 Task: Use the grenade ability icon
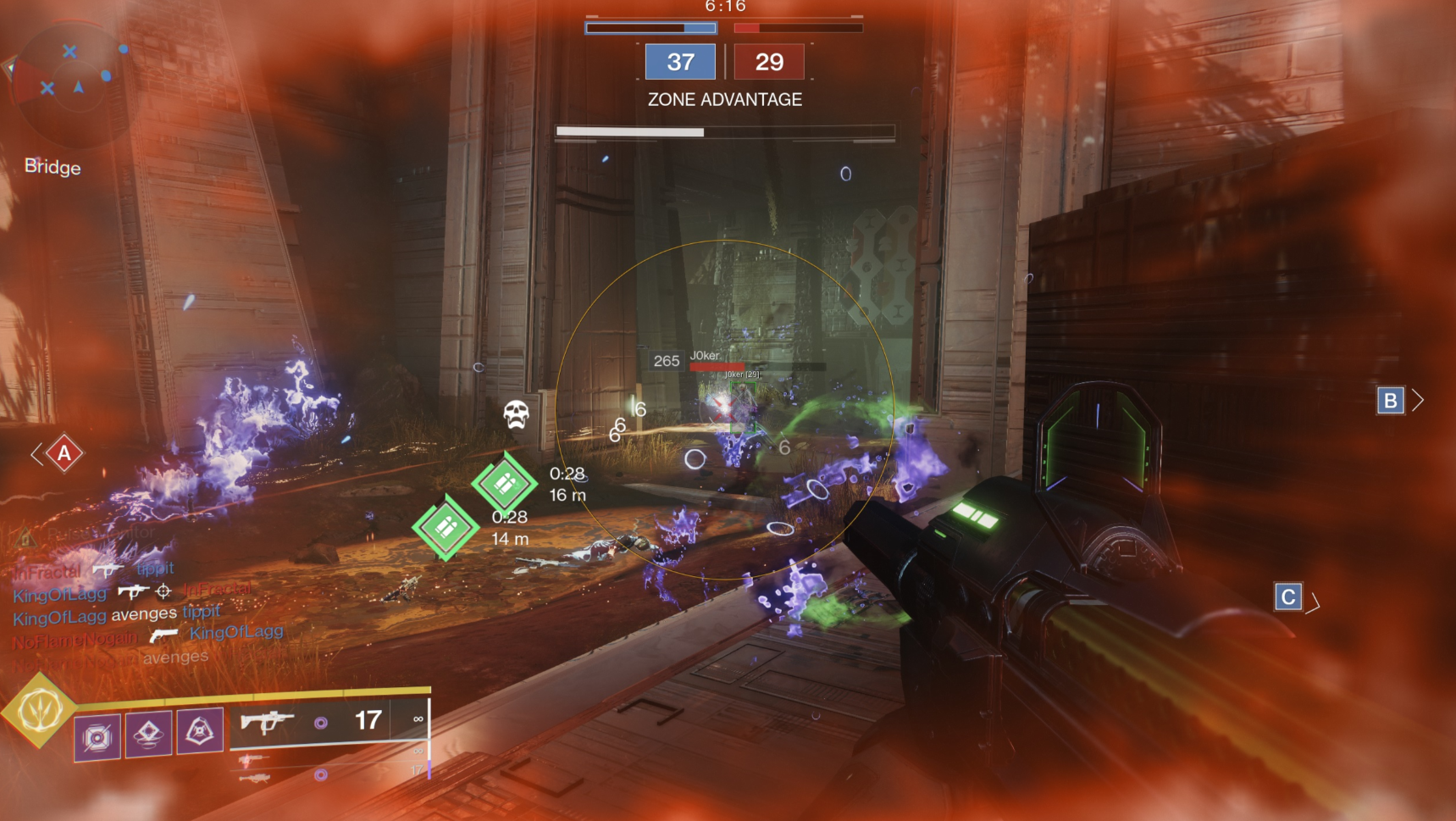(x=97, y=736)
